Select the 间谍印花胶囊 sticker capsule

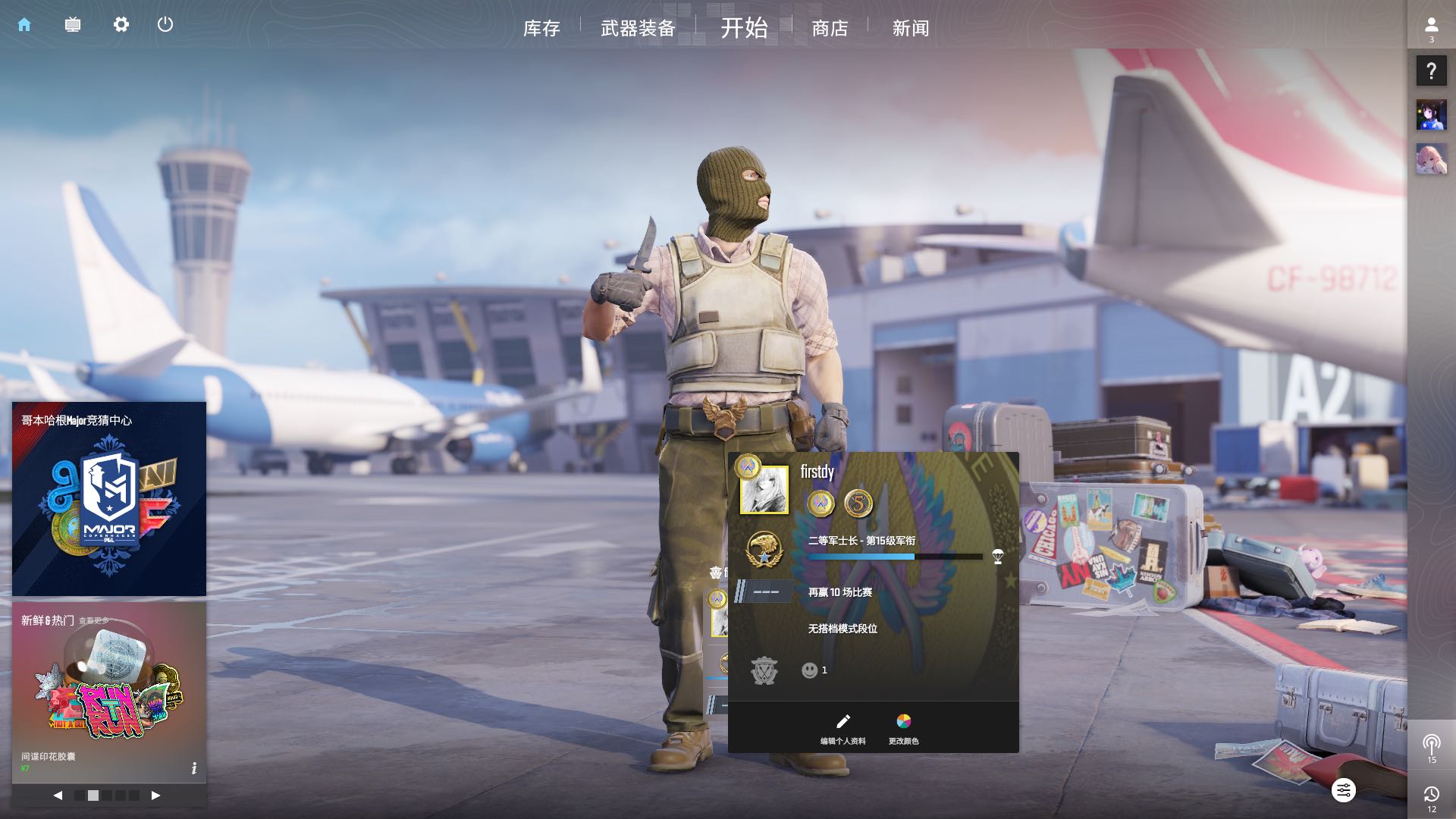click(109, 690)
